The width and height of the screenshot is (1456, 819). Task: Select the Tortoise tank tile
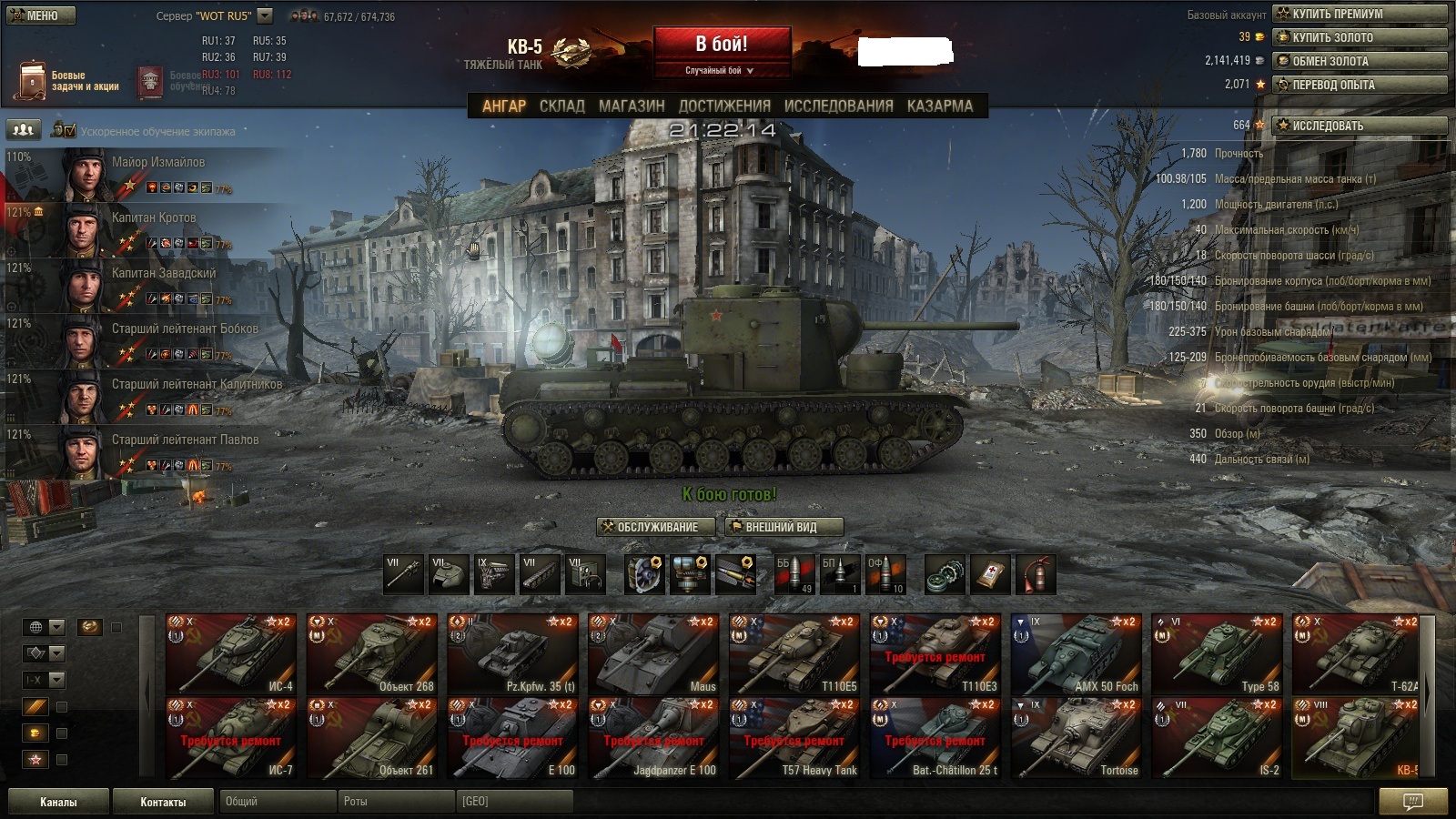(1077, 738)
